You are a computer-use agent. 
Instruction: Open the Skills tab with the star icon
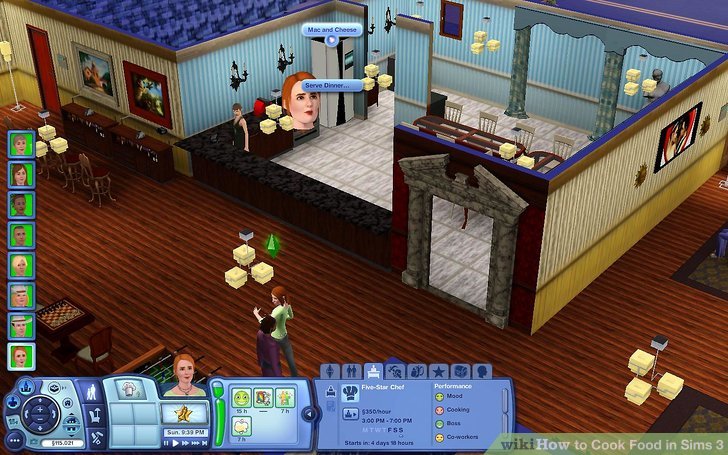439,371
